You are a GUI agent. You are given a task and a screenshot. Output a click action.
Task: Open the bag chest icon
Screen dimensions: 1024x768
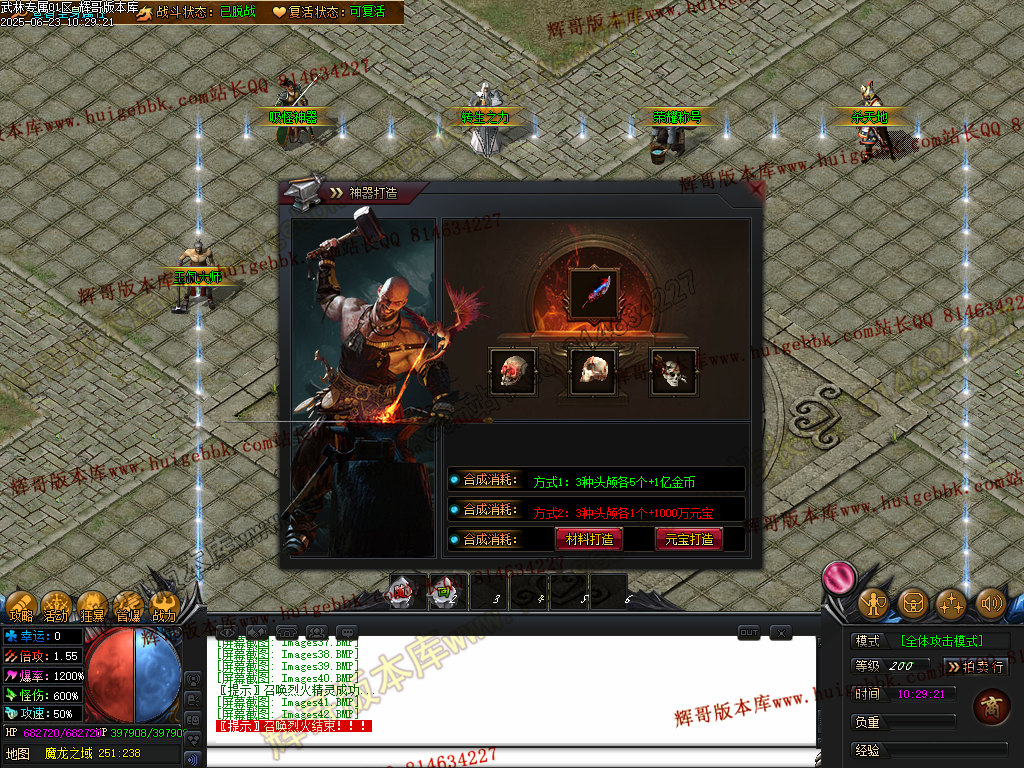[x=912, y=603]
